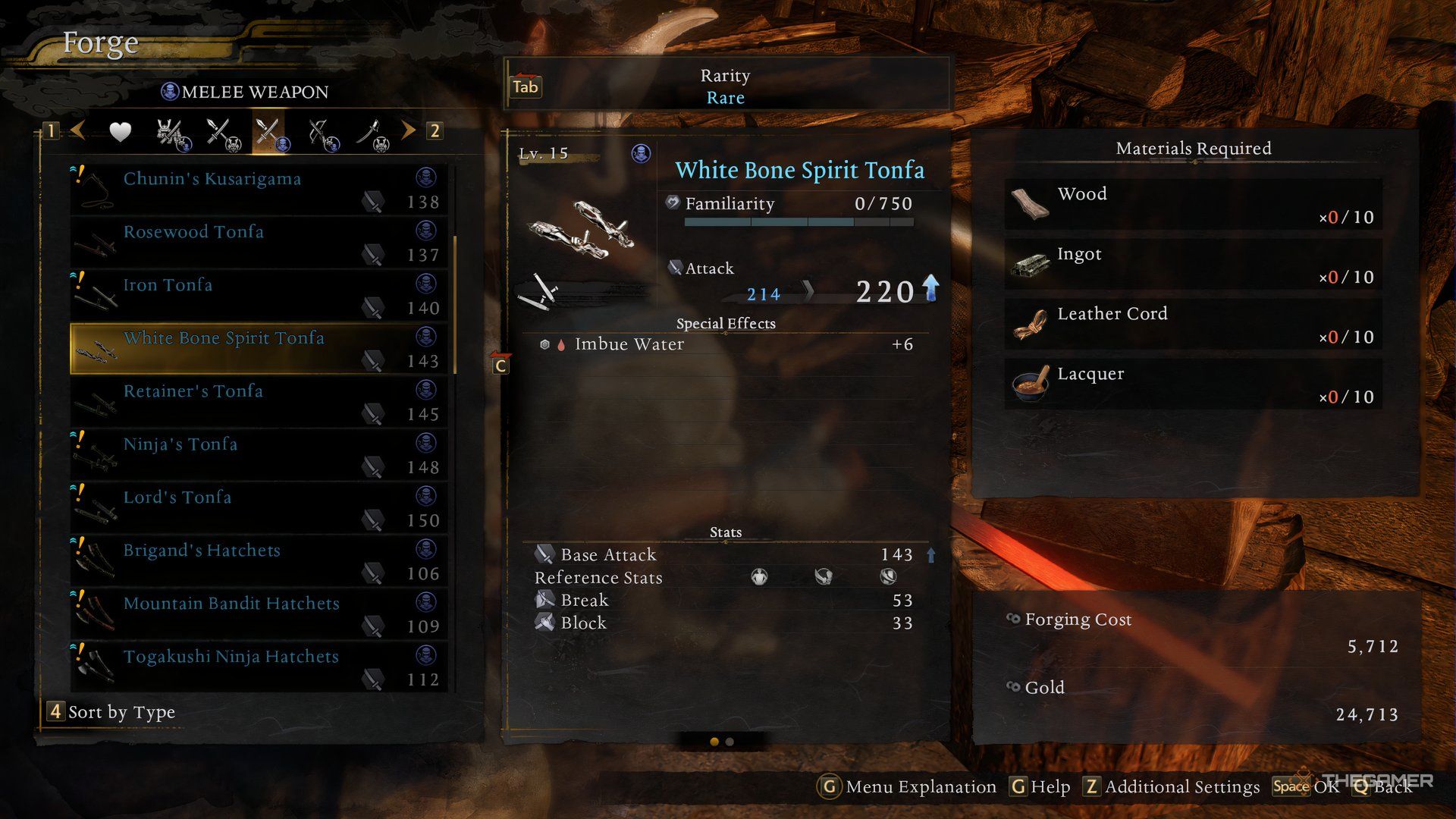Pick the White Bone Spirit Tonfa
The image size is (1456, 819).
coord(258,348)
